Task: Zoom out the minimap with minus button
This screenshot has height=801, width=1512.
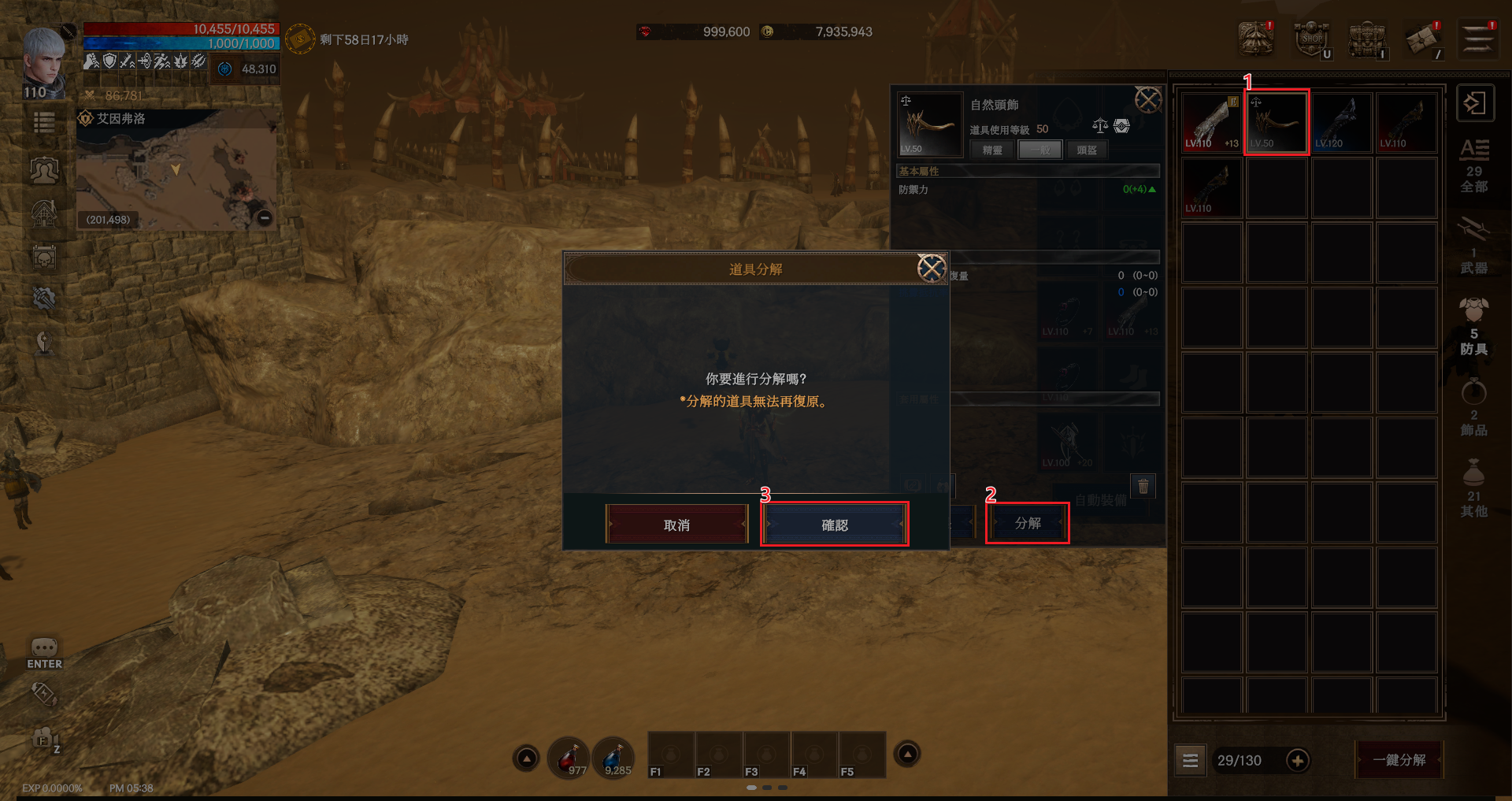Action: [265, 217]
